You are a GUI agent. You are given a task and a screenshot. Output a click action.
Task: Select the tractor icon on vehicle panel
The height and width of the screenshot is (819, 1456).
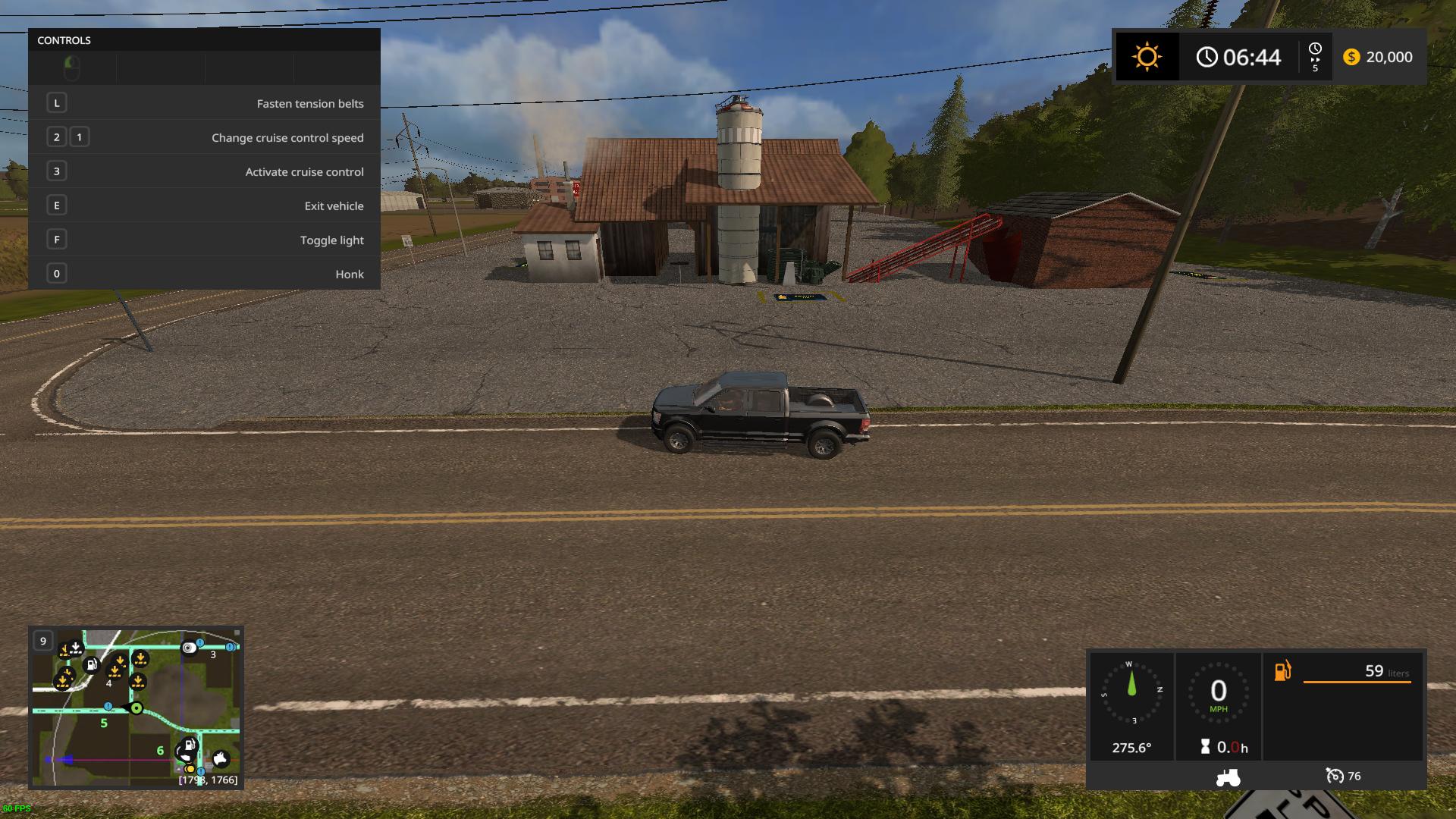[1228, 777]
